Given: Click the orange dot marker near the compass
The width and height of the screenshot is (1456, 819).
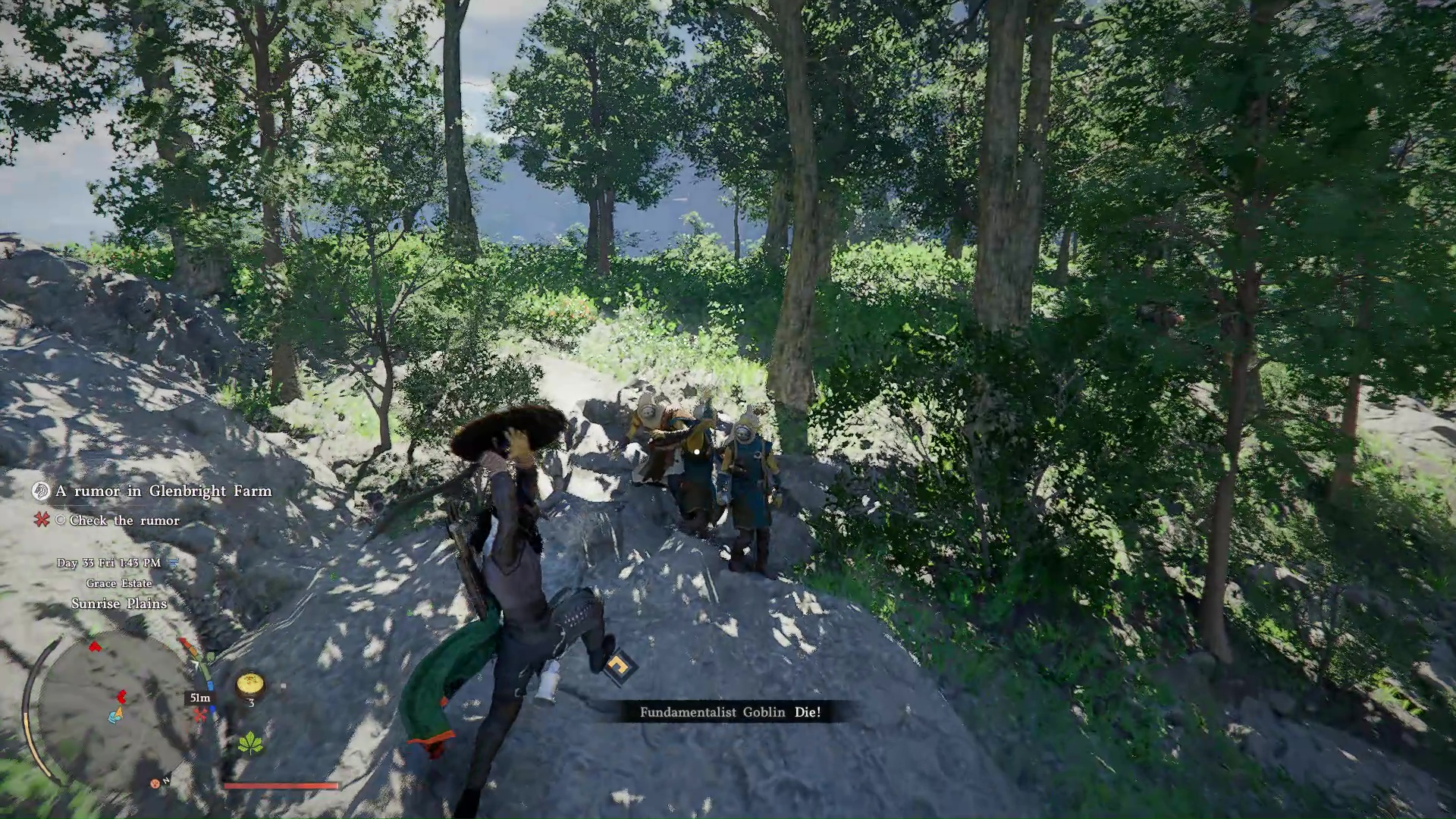Looking at the screenshot, I should tap(155, 783).
